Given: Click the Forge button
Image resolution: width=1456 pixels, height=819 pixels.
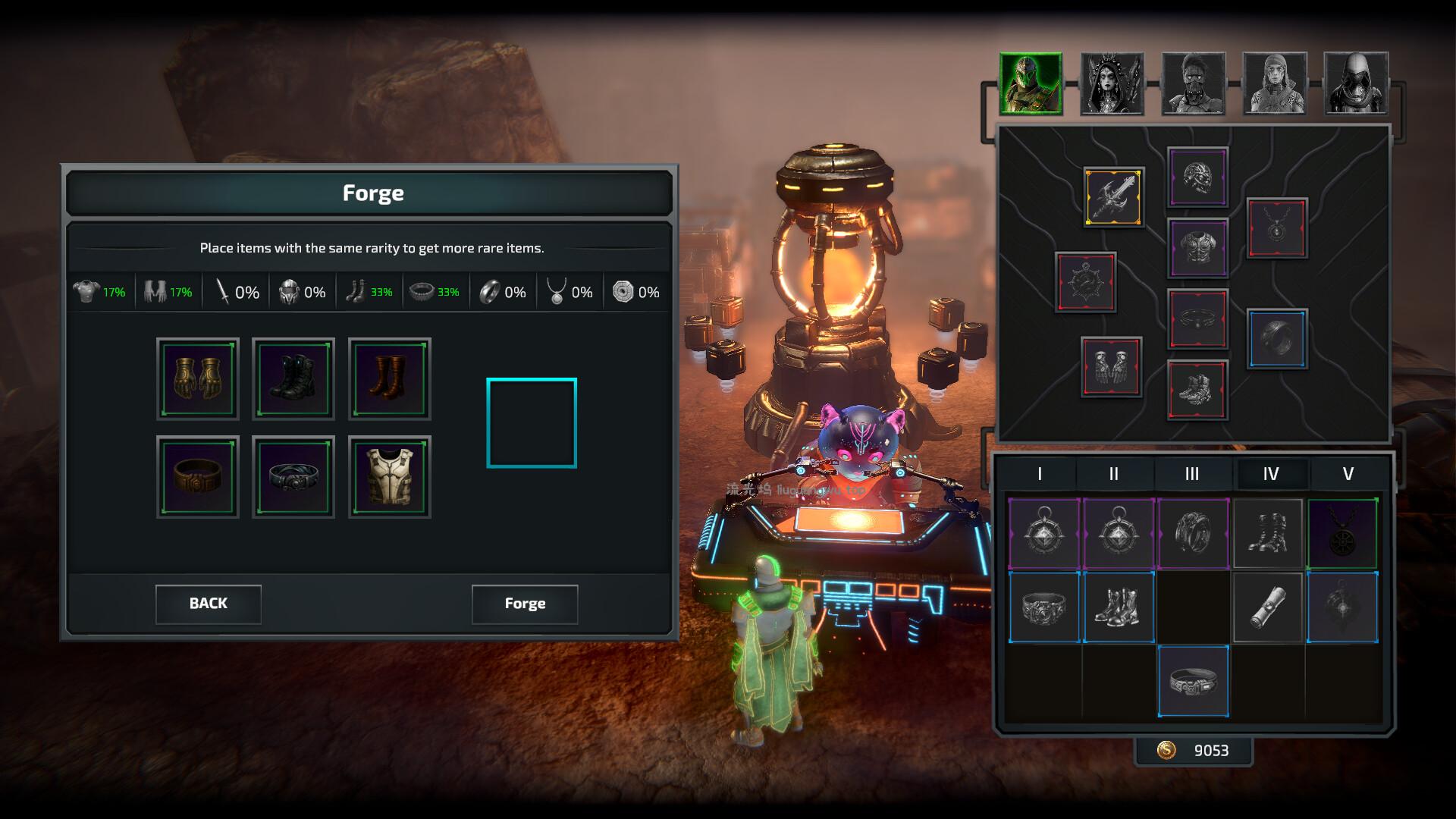Looking at the screenshot, I should point(525,604).
